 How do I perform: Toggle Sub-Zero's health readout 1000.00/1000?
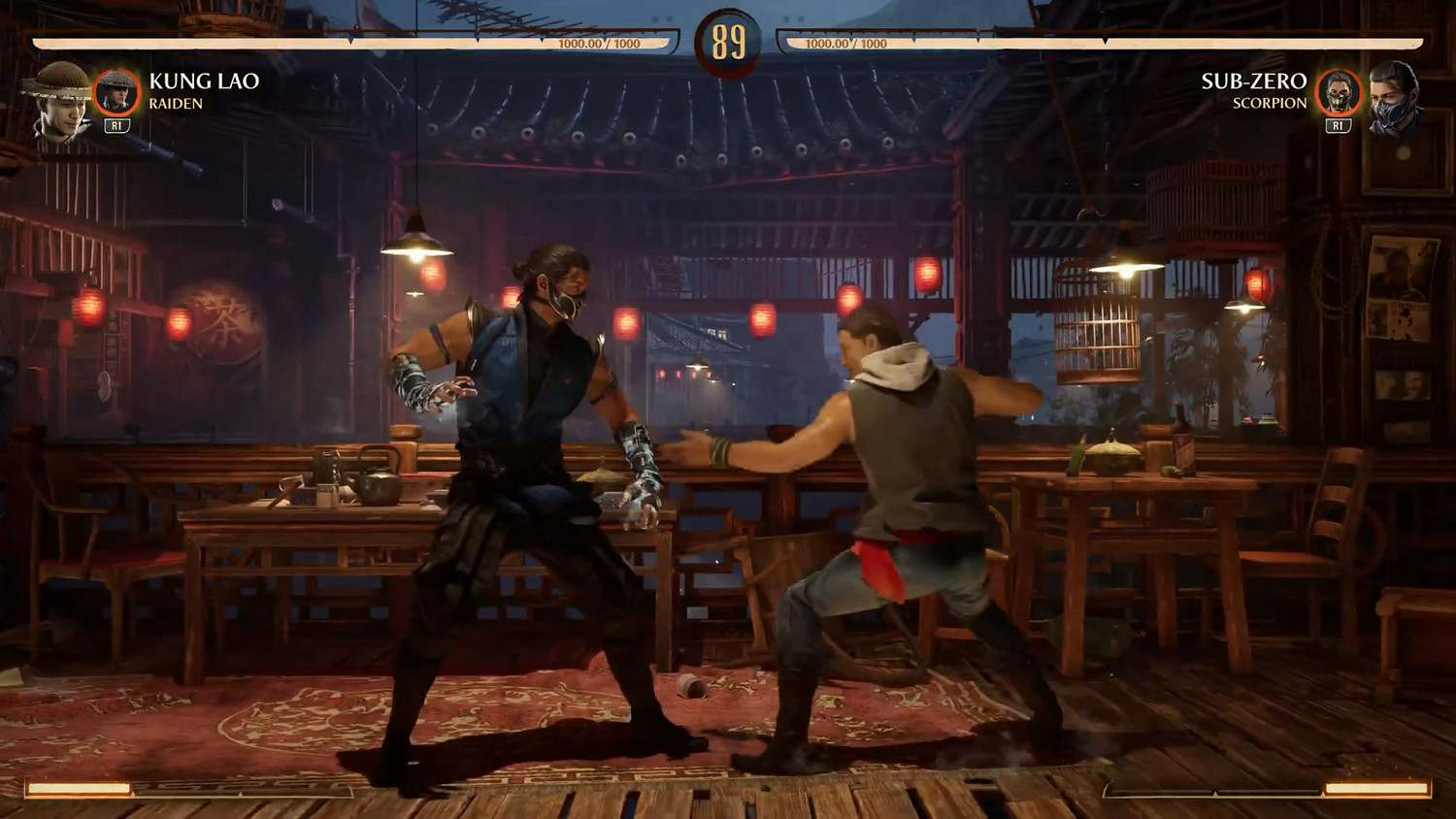pyautogui.click(x=839, y=41)
